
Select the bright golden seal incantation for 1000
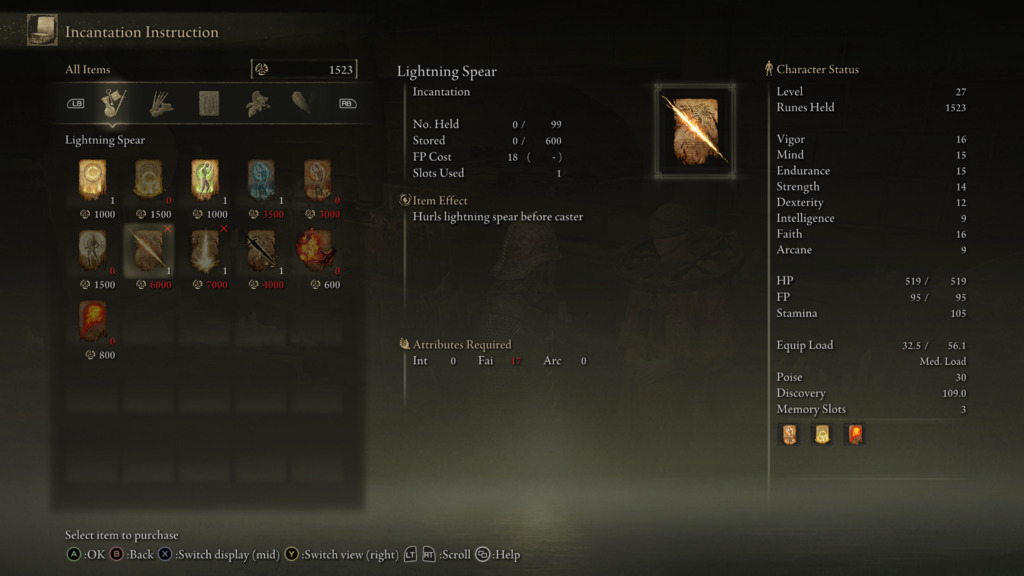coord(92,179)
